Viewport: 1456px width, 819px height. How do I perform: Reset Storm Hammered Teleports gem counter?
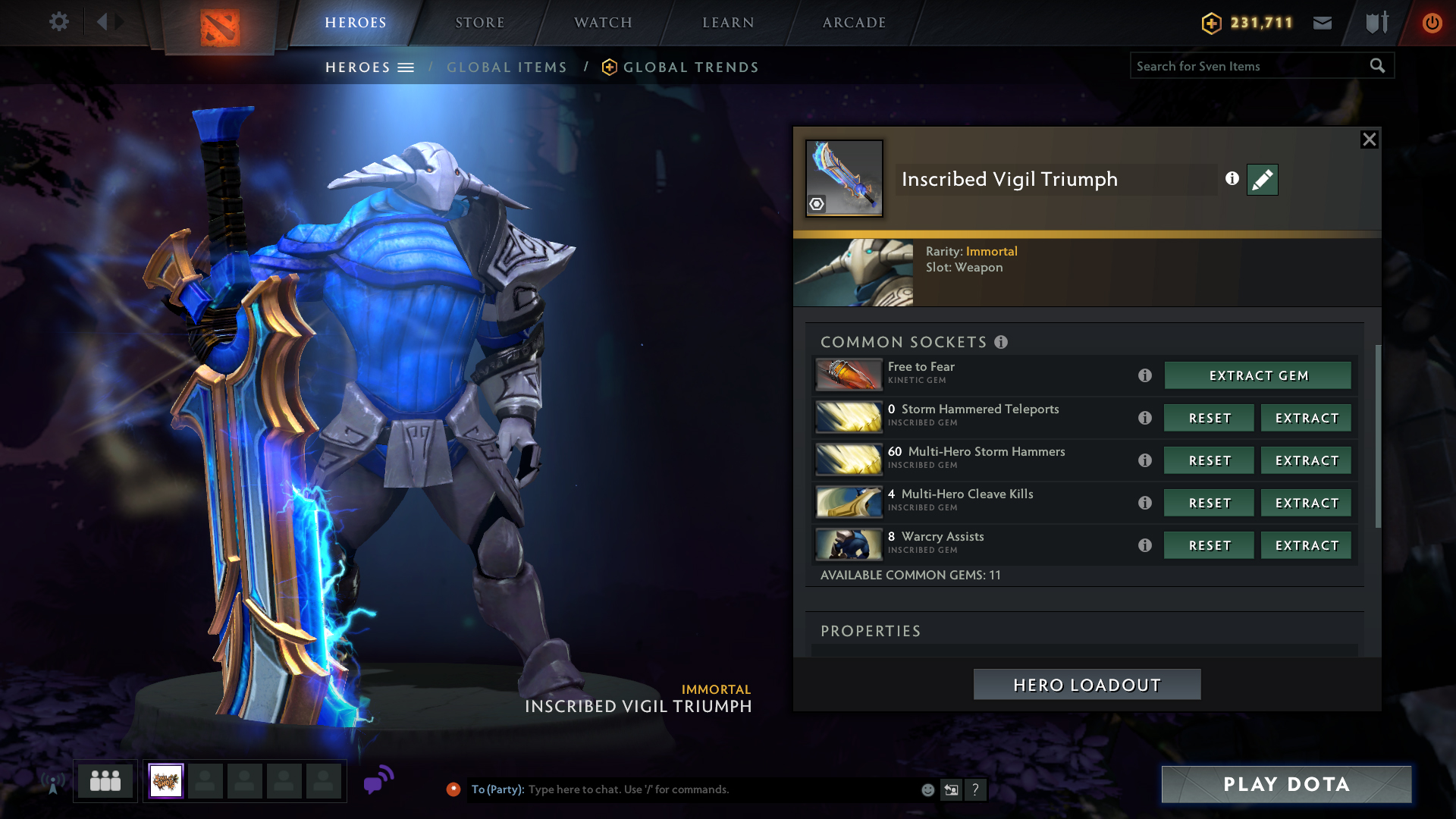click(1209, 418)
